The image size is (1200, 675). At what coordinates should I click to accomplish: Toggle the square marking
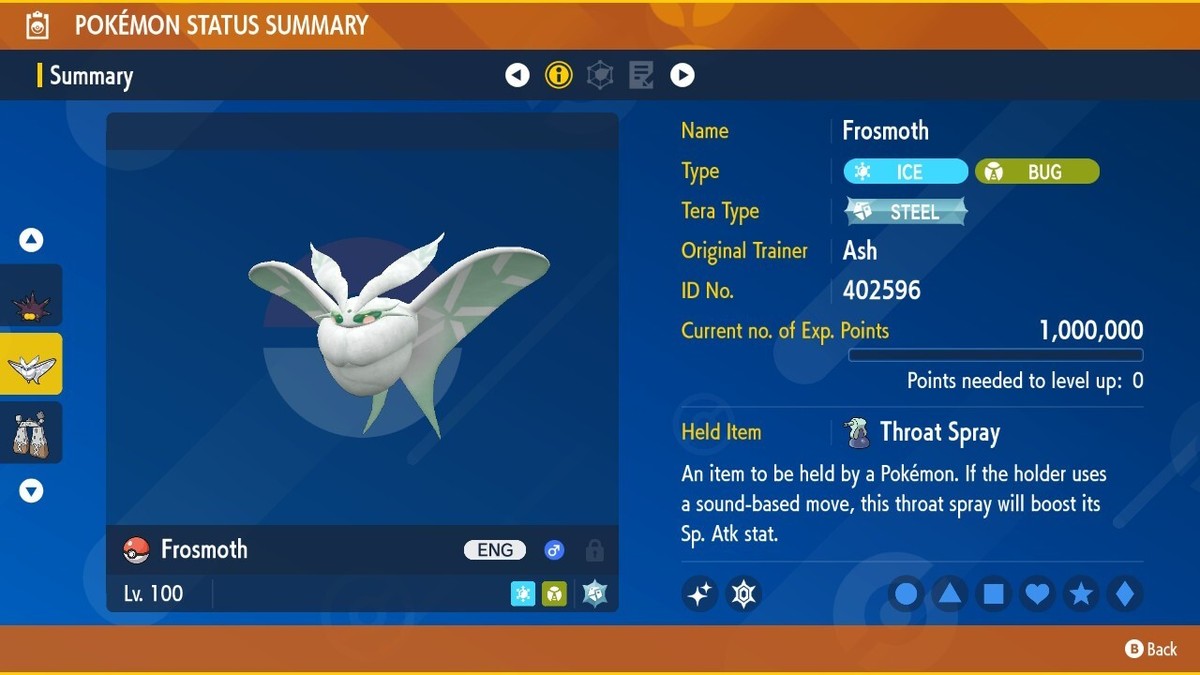pos(994,595)
